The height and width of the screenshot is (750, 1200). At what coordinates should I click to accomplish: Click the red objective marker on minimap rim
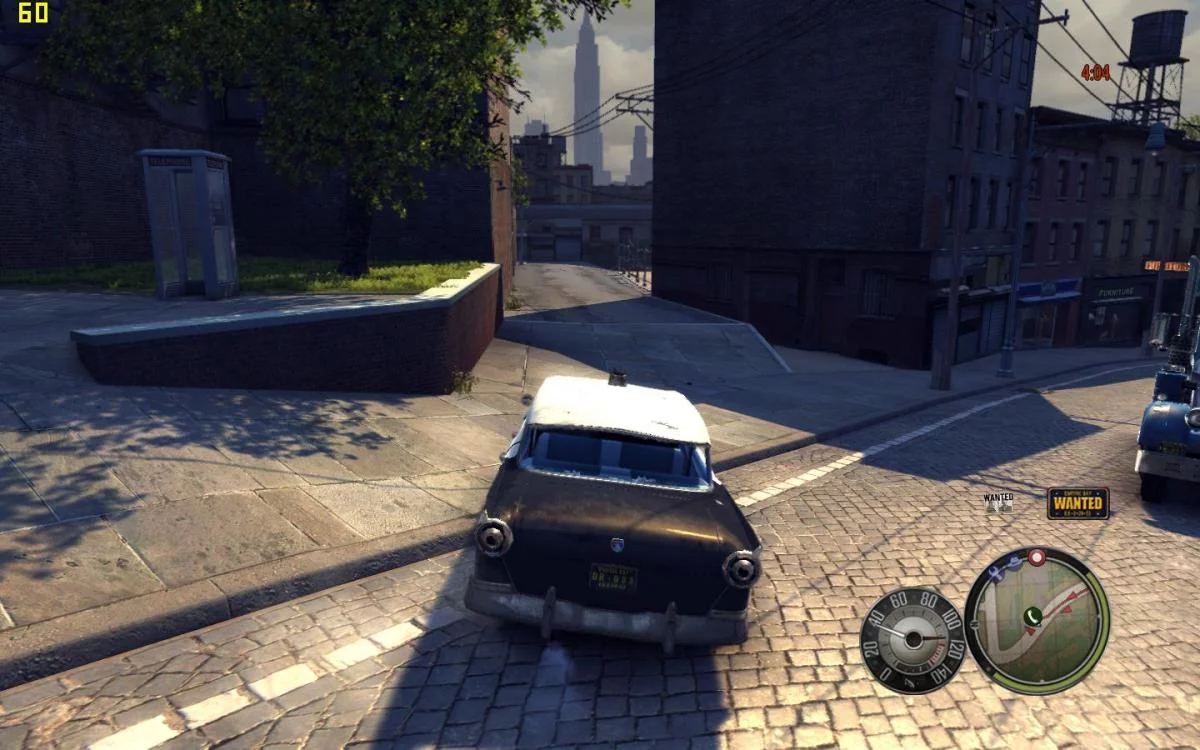[1037, 556]
